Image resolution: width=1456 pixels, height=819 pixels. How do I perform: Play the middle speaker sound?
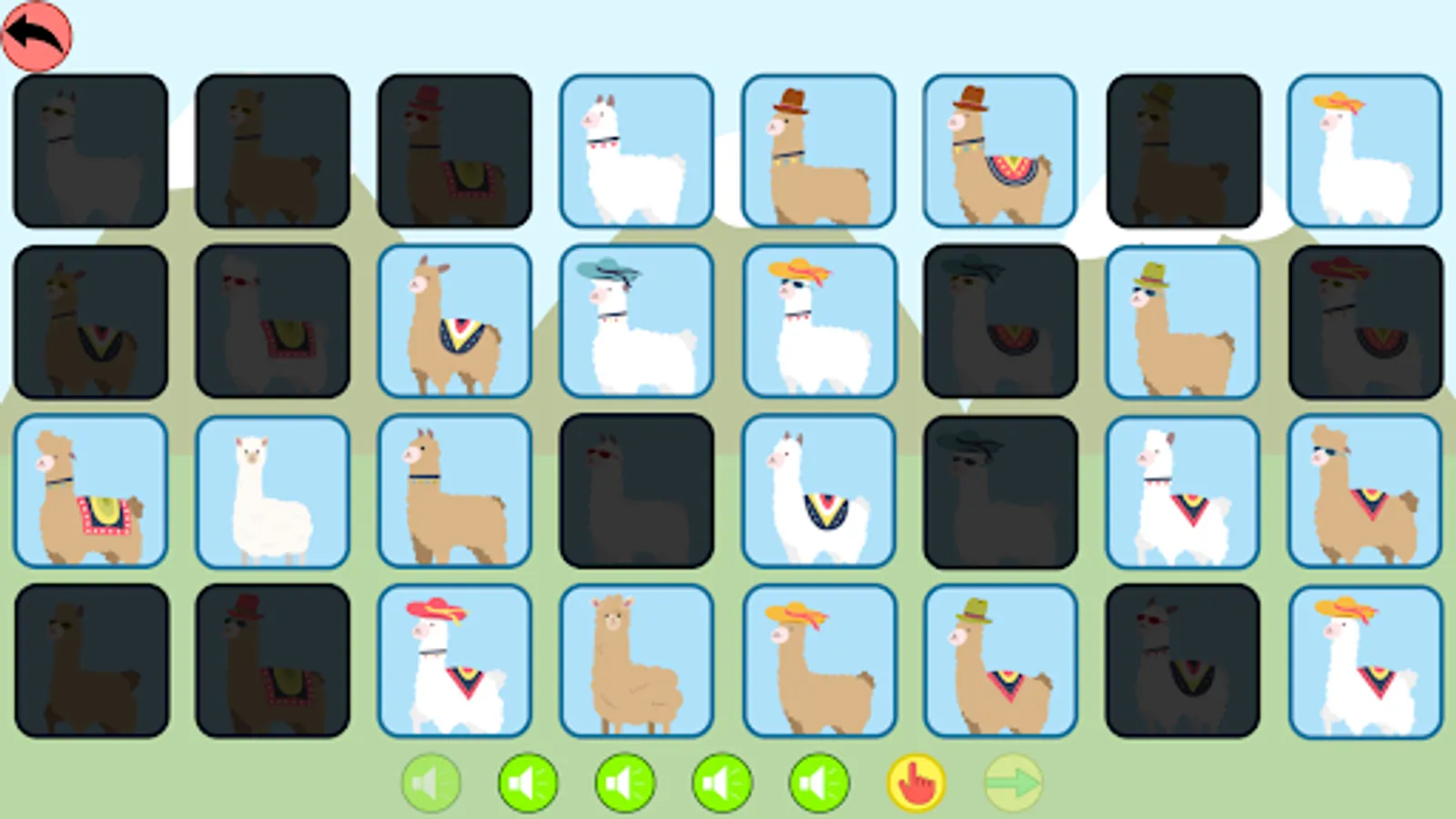625,783
